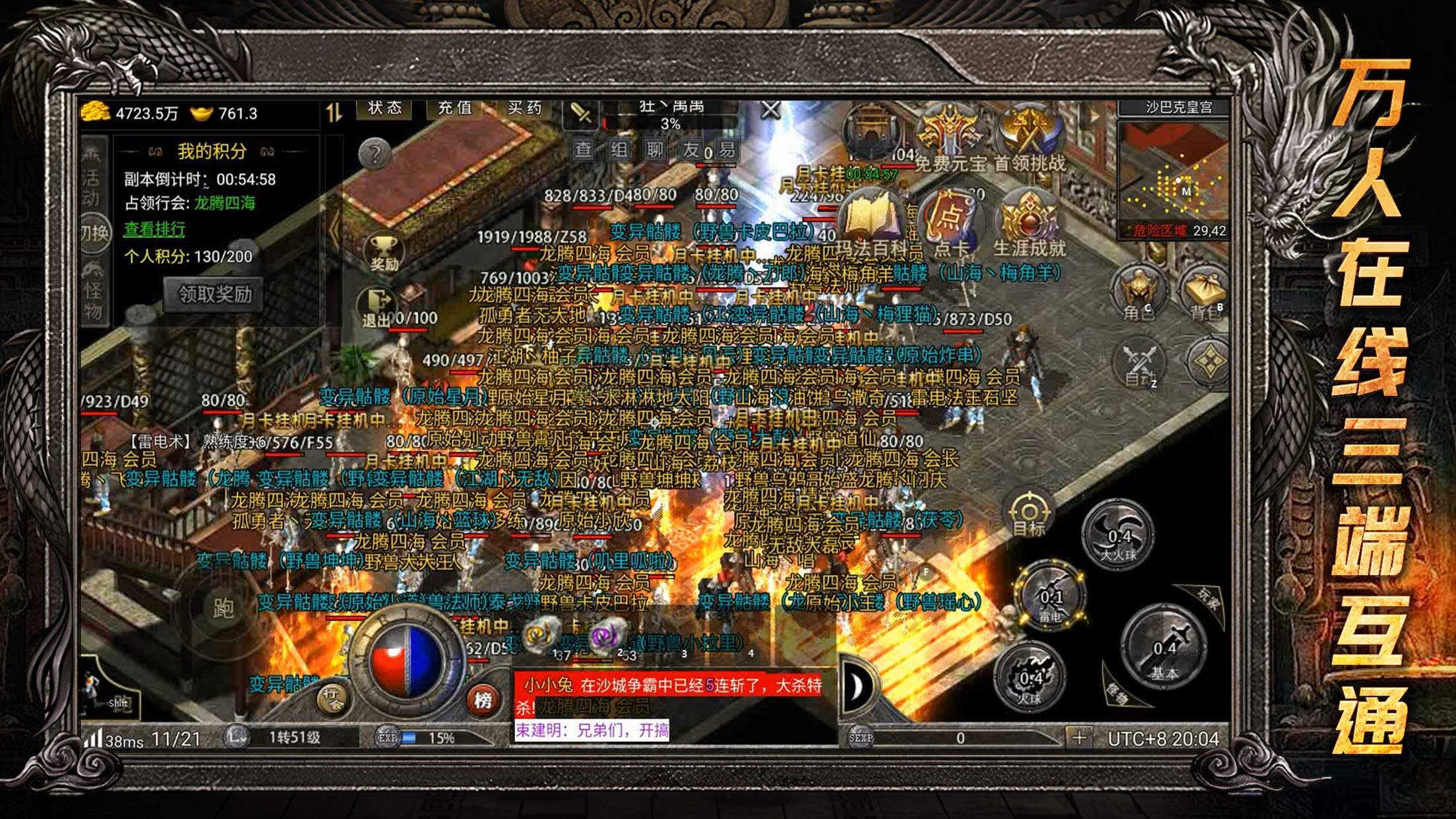Cast the 大火球 big fireball skill
Screen dimensions: 1456x819
(1118, 535)
